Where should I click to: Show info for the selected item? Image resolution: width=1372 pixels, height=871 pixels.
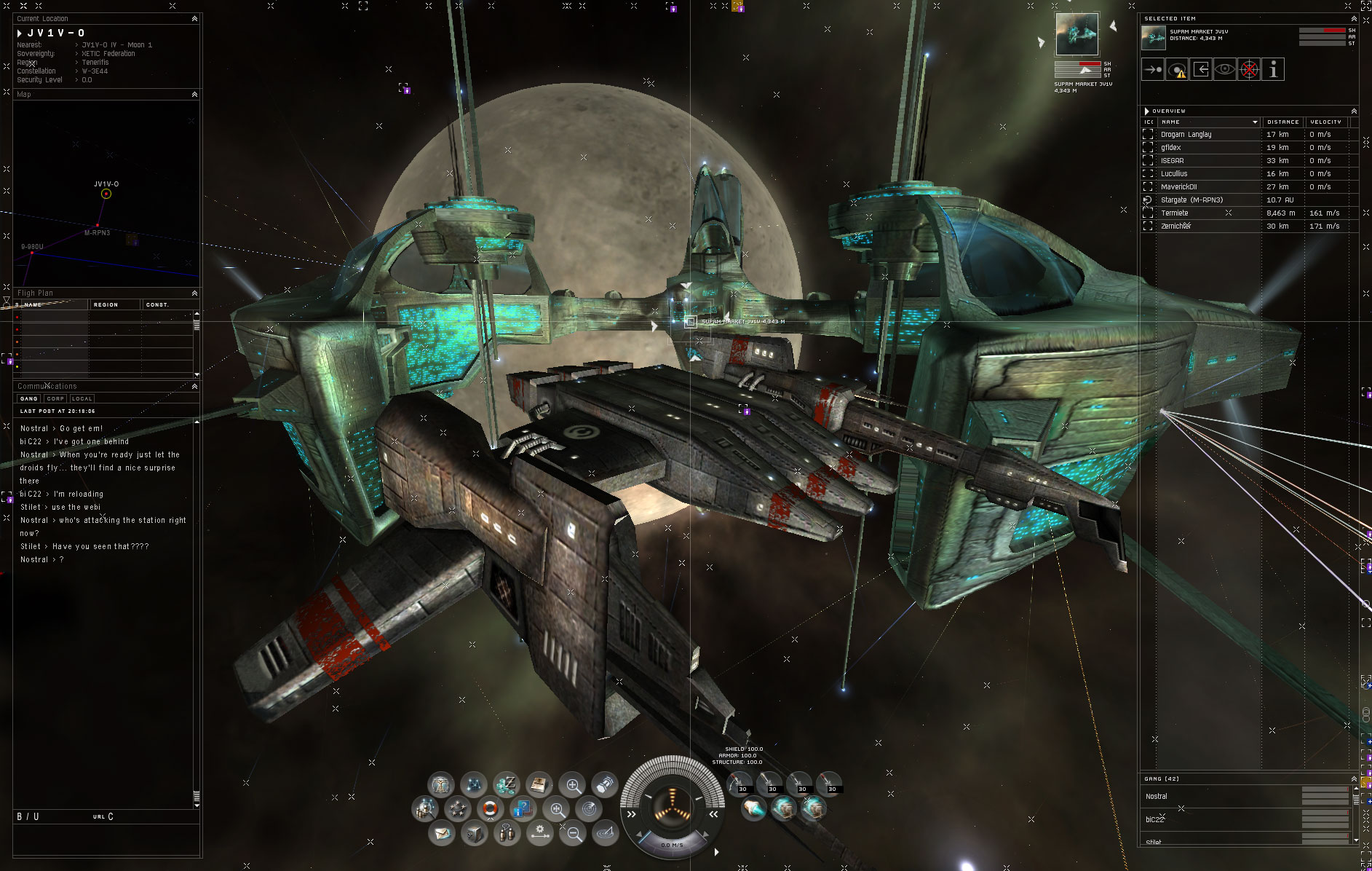coord(1273,70)
